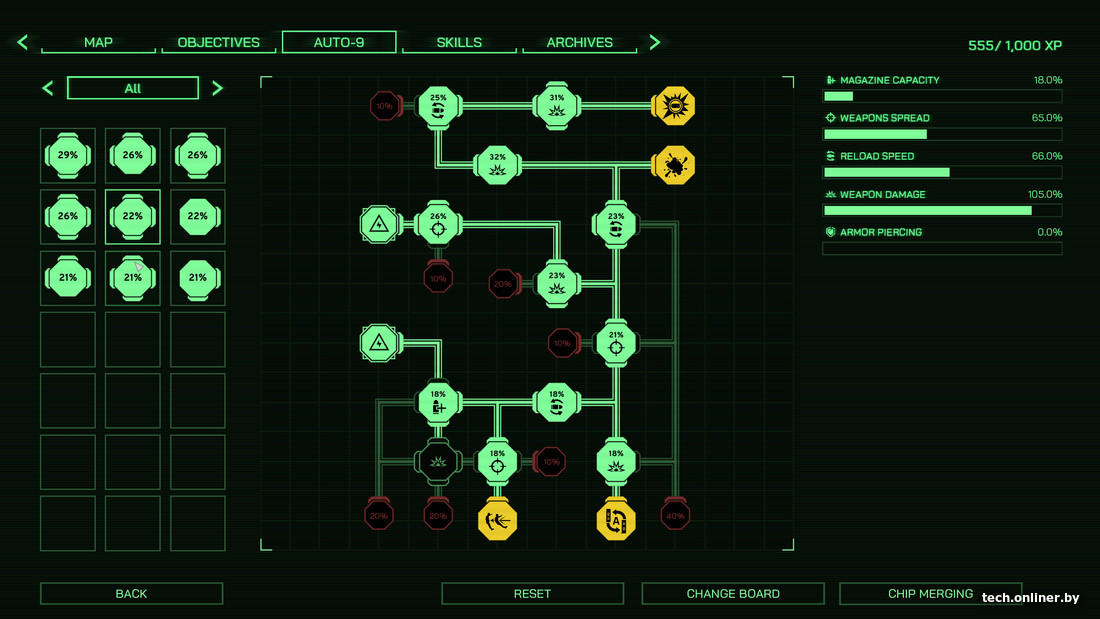Select the AUTO-9 tab

click(x=339, y=43)
